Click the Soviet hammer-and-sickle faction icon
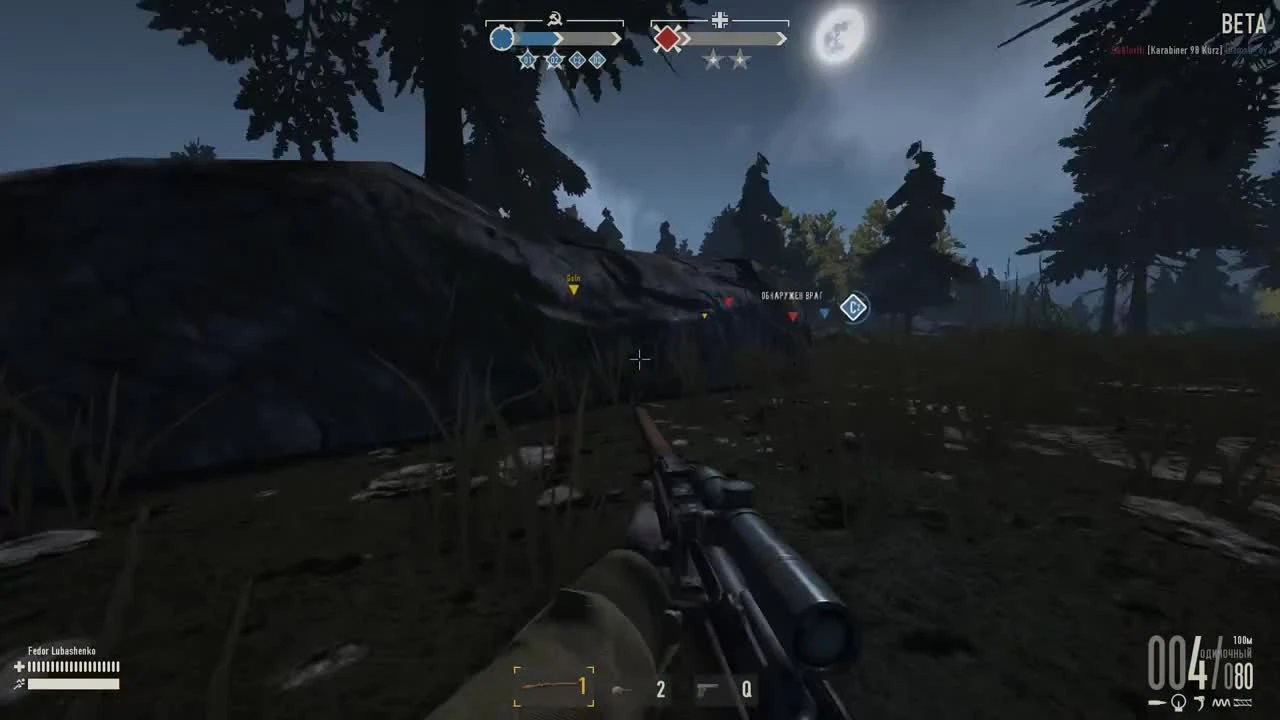The image size is (1280, 720). point(555,17)
